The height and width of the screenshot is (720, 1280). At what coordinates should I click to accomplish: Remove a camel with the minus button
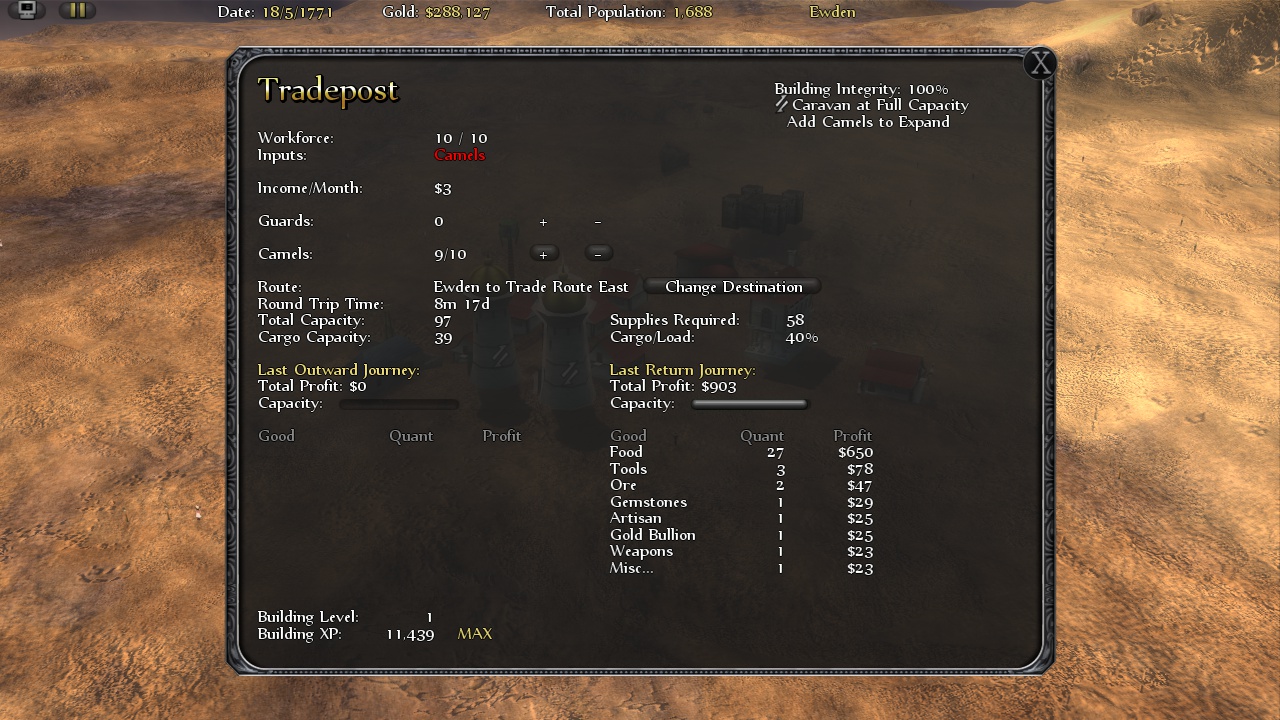pos(597,253)
